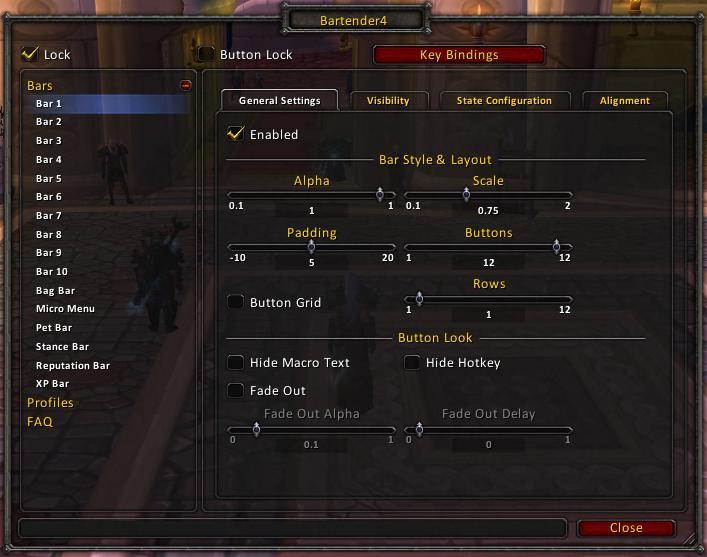Open the Profiles section

[x=50, y=402]
